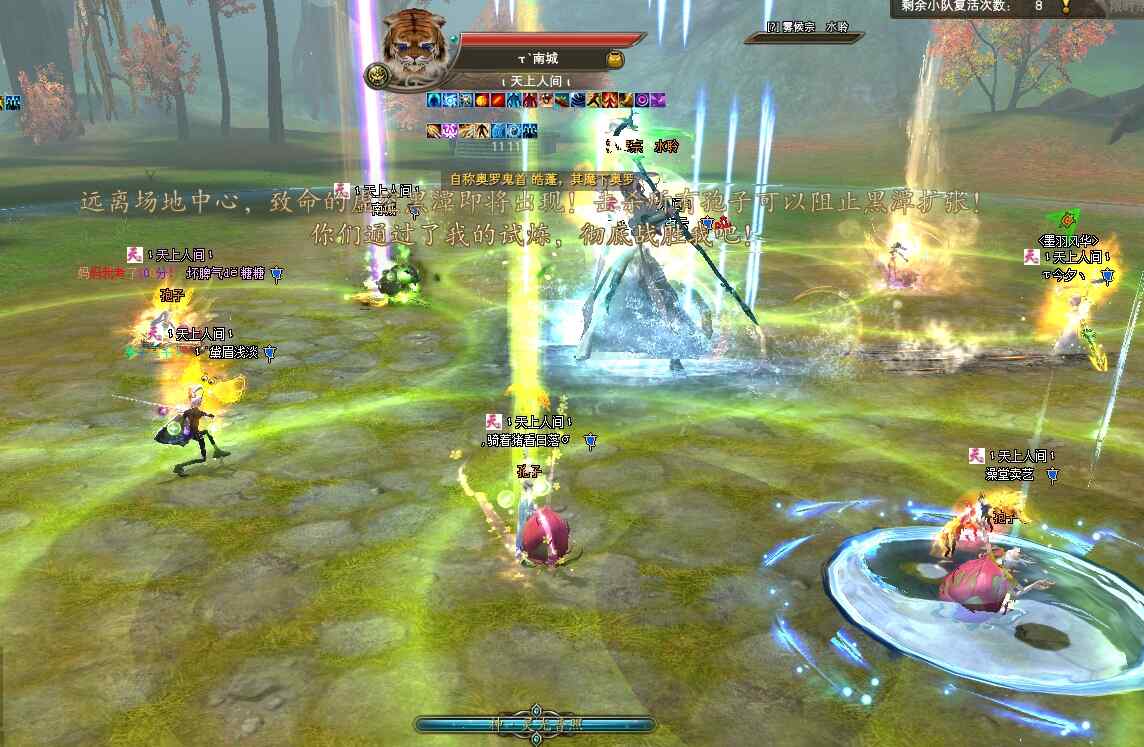
Task: Open the gold pouch icon beside 南城
Action: [615, 60]
